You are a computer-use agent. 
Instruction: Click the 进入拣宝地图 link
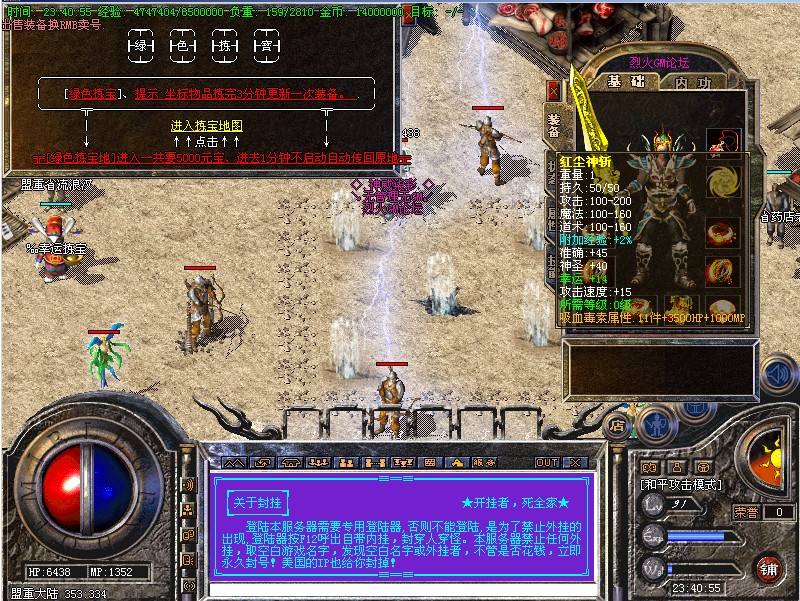point(207,126)
